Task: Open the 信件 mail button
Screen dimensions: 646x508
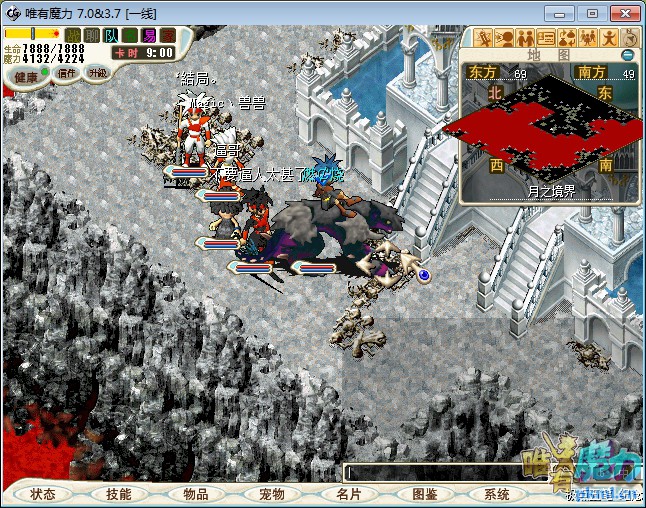Action: click(67, 73)
